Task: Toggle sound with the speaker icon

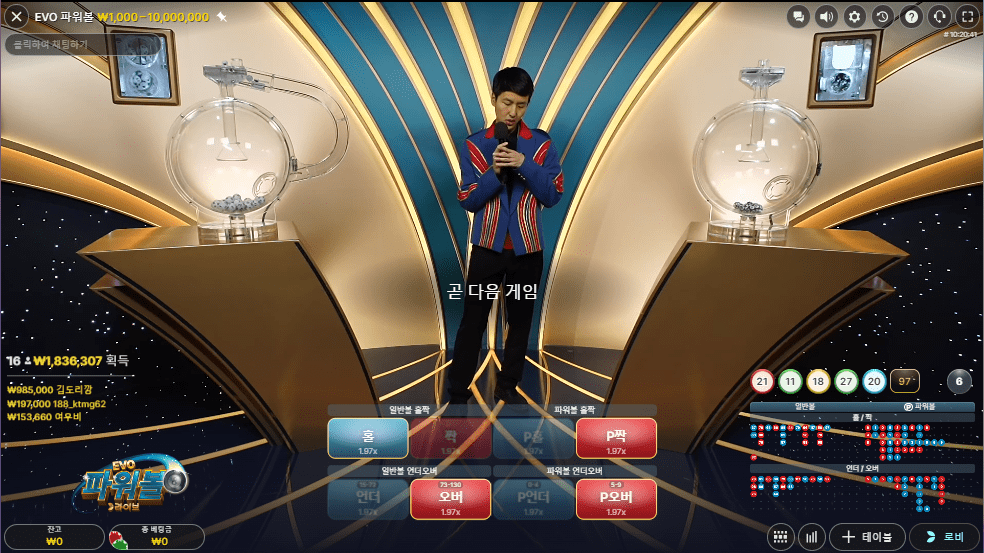Action: (x=826, y=16)
